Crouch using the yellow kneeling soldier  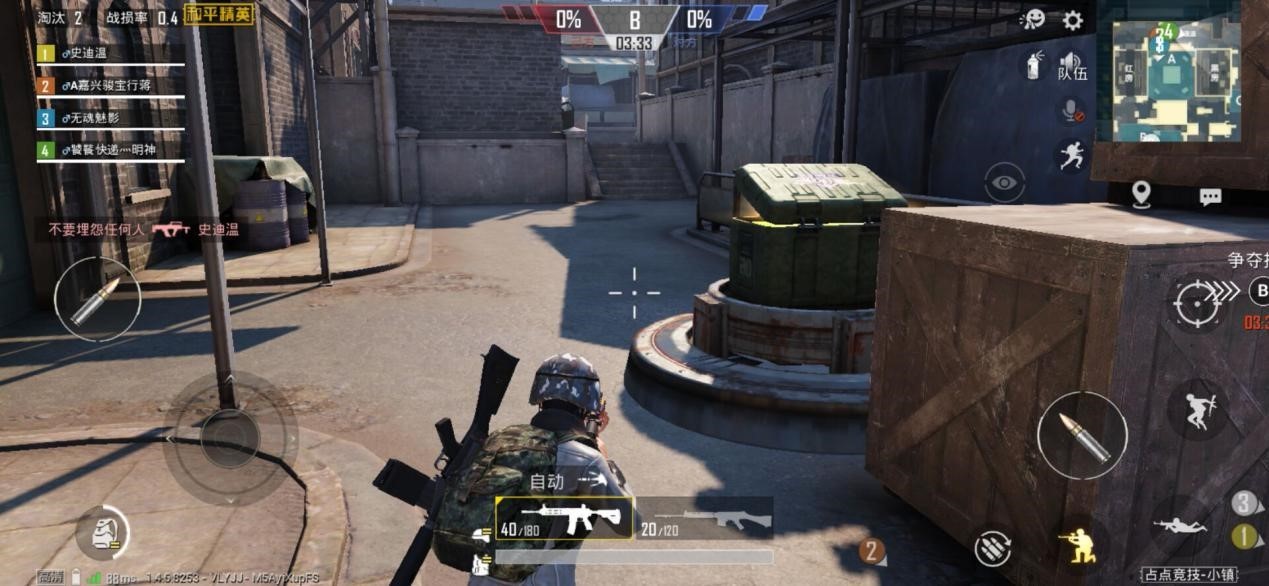point(1078,546)
